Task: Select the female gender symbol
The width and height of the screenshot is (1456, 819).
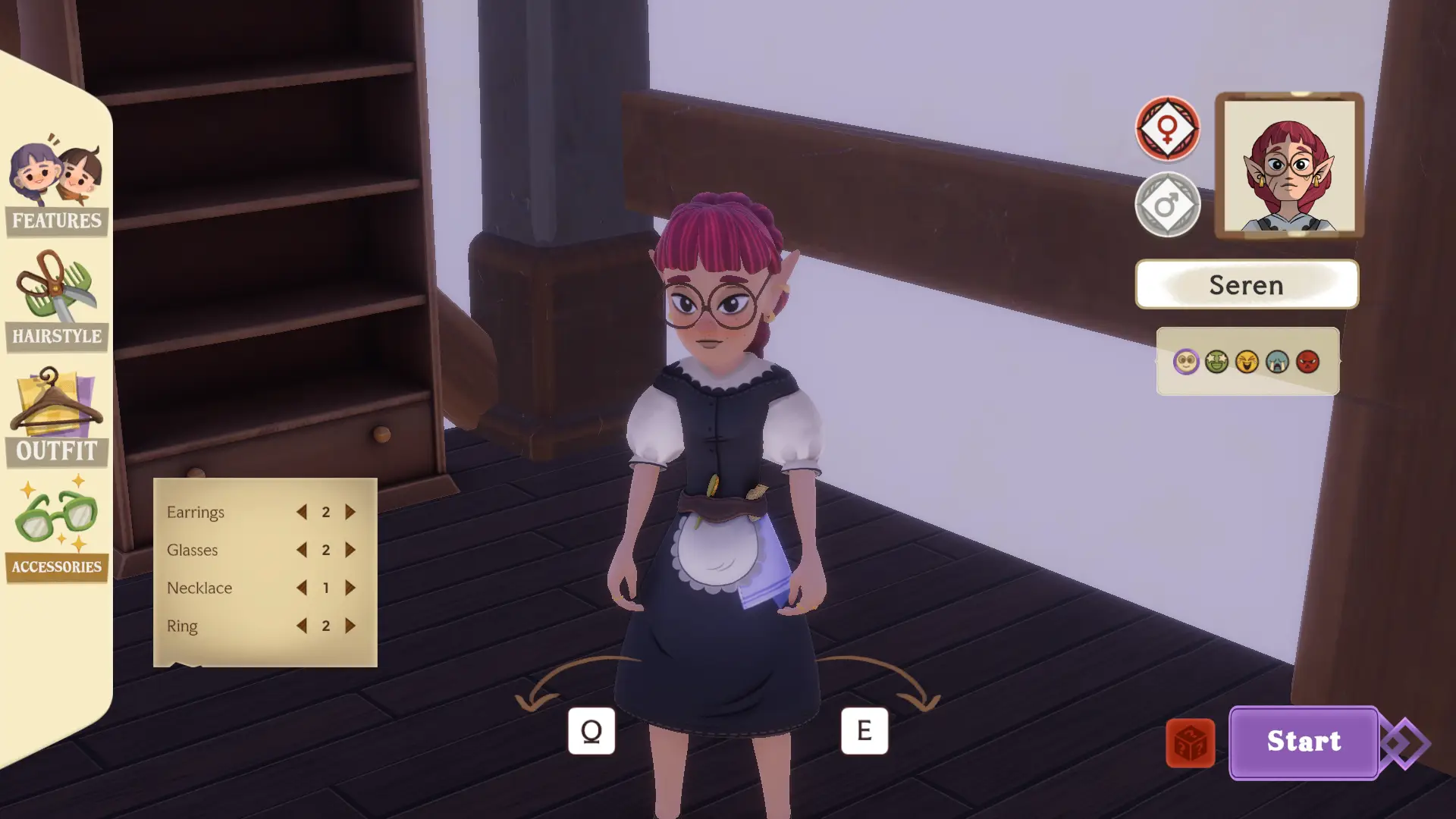Action: [x=1167, y=128]
